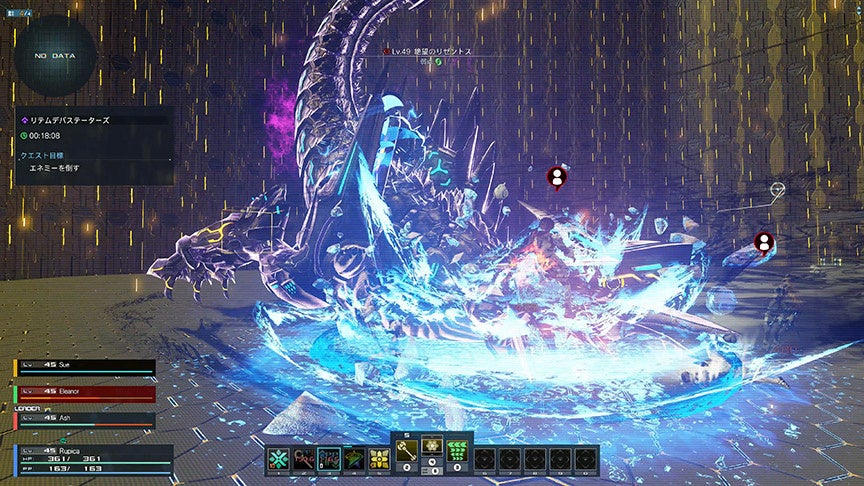Activate the cyan-highlighted skill slot
This screenshot has height=486, width=864.
[x=329, y=459]
